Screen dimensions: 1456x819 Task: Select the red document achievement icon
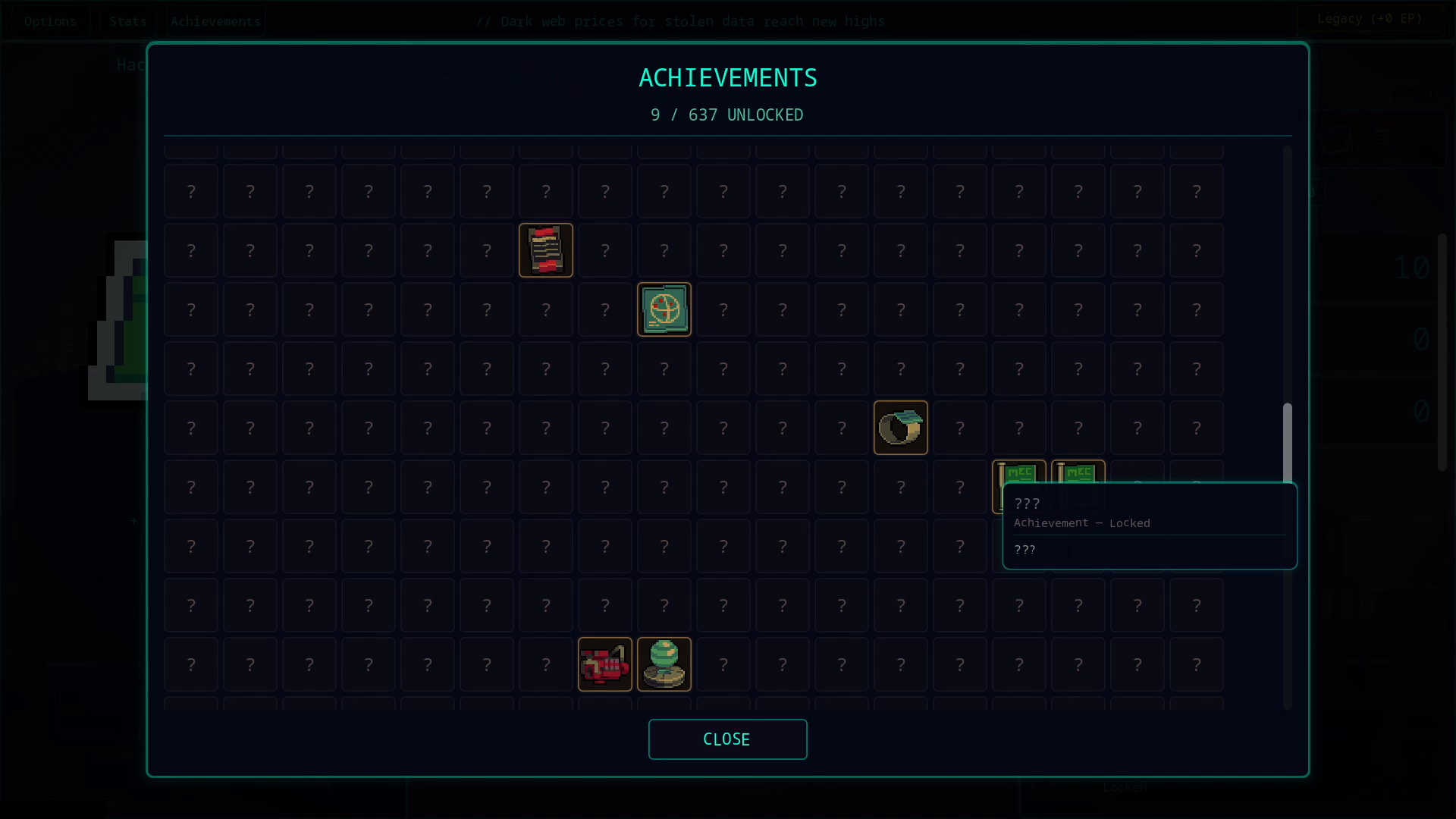click(546, 250)
